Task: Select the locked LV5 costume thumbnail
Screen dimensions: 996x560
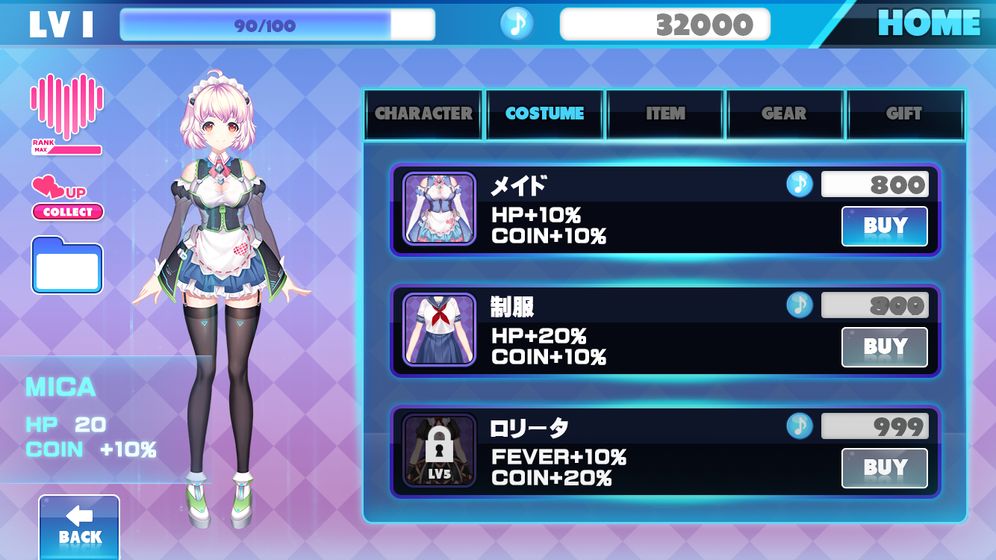Action: click(439, 450)
